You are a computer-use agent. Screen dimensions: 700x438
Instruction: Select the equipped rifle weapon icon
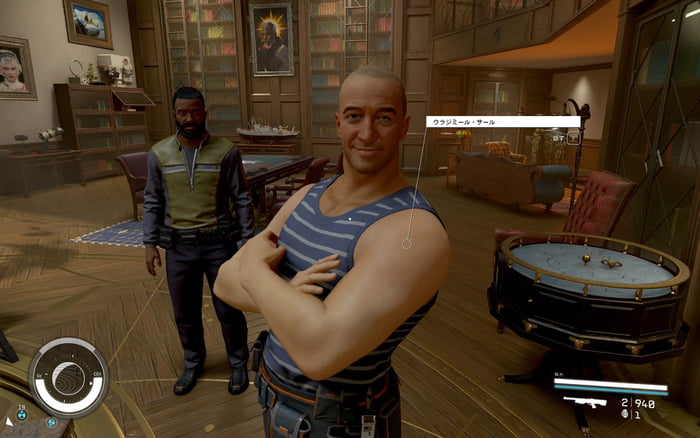click(585, 402)
